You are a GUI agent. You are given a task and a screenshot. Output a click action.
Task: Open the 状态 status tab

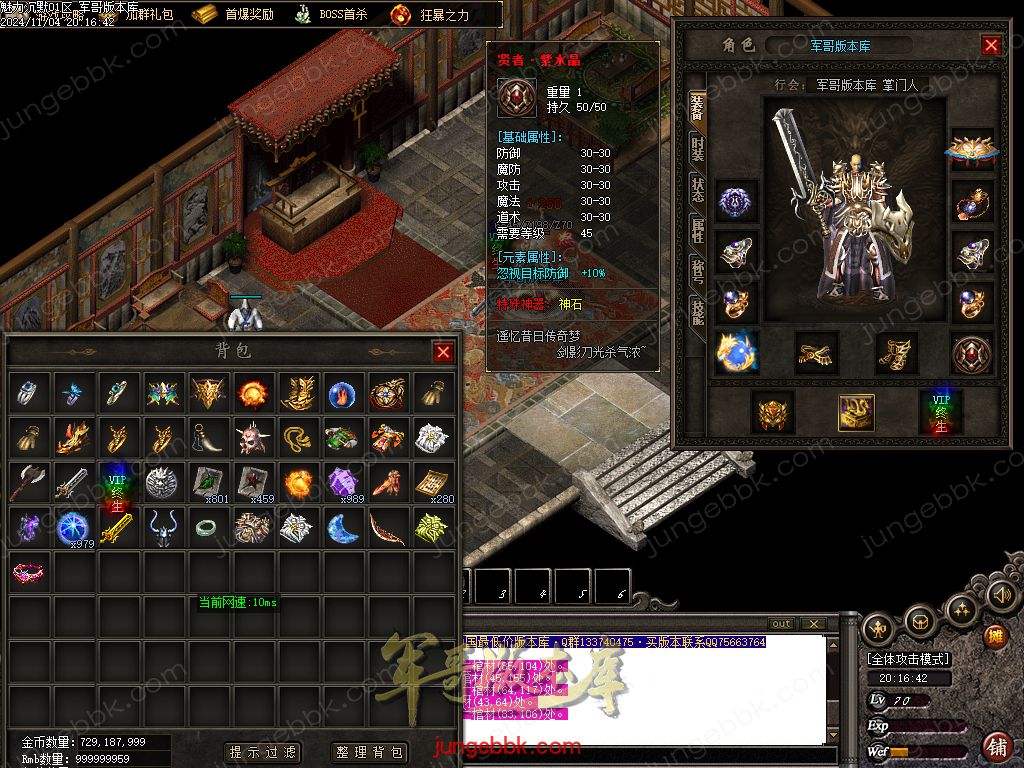[x=697, y=190]
